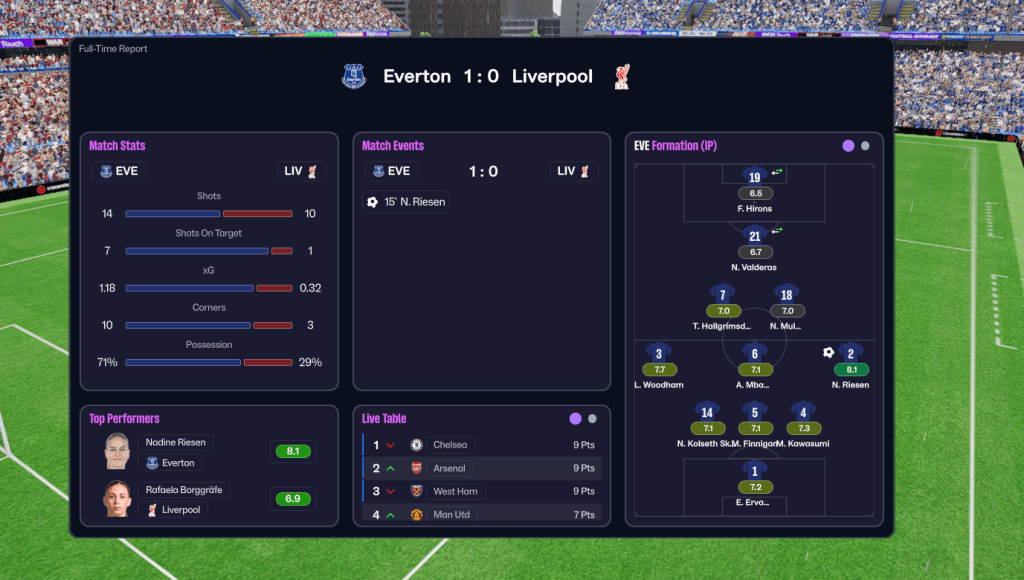The height and width of the screenshot is (580, 1024).
Task: Switch formation panel to the grey dot page
Action: tap(865, 146)
